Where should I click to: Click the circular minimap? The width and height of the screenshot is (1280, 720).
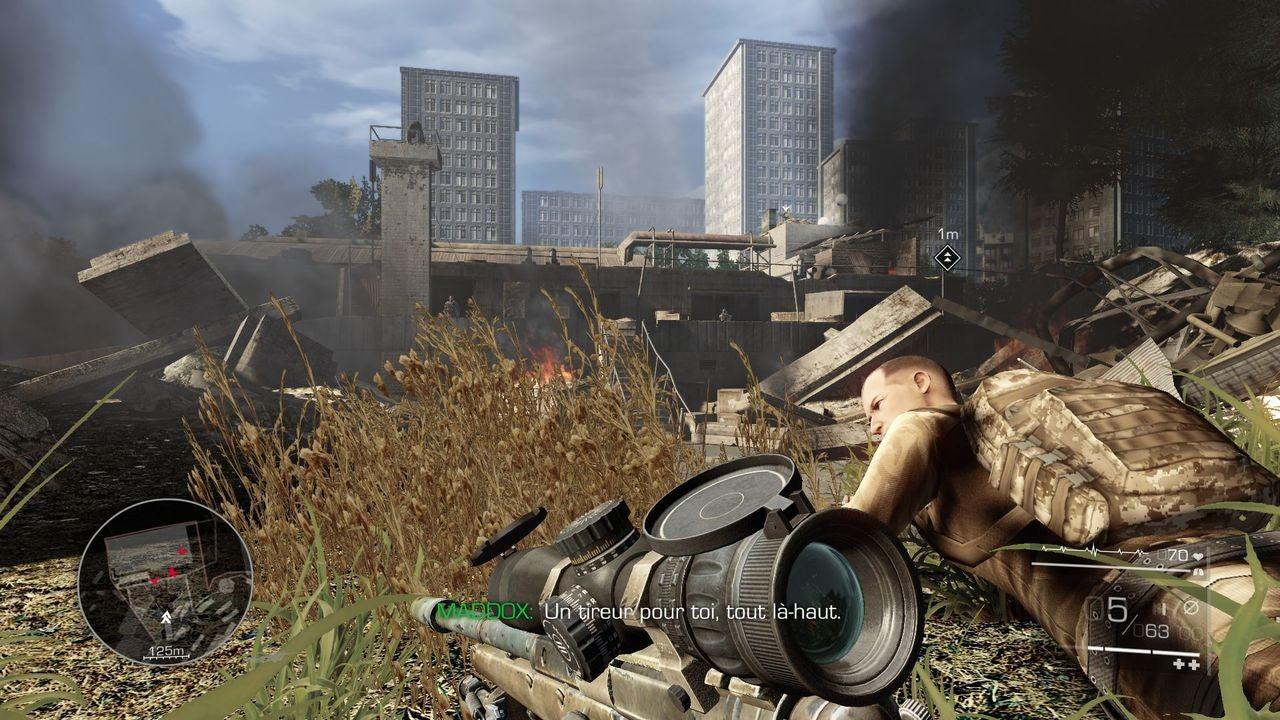[x=165, y=582]
